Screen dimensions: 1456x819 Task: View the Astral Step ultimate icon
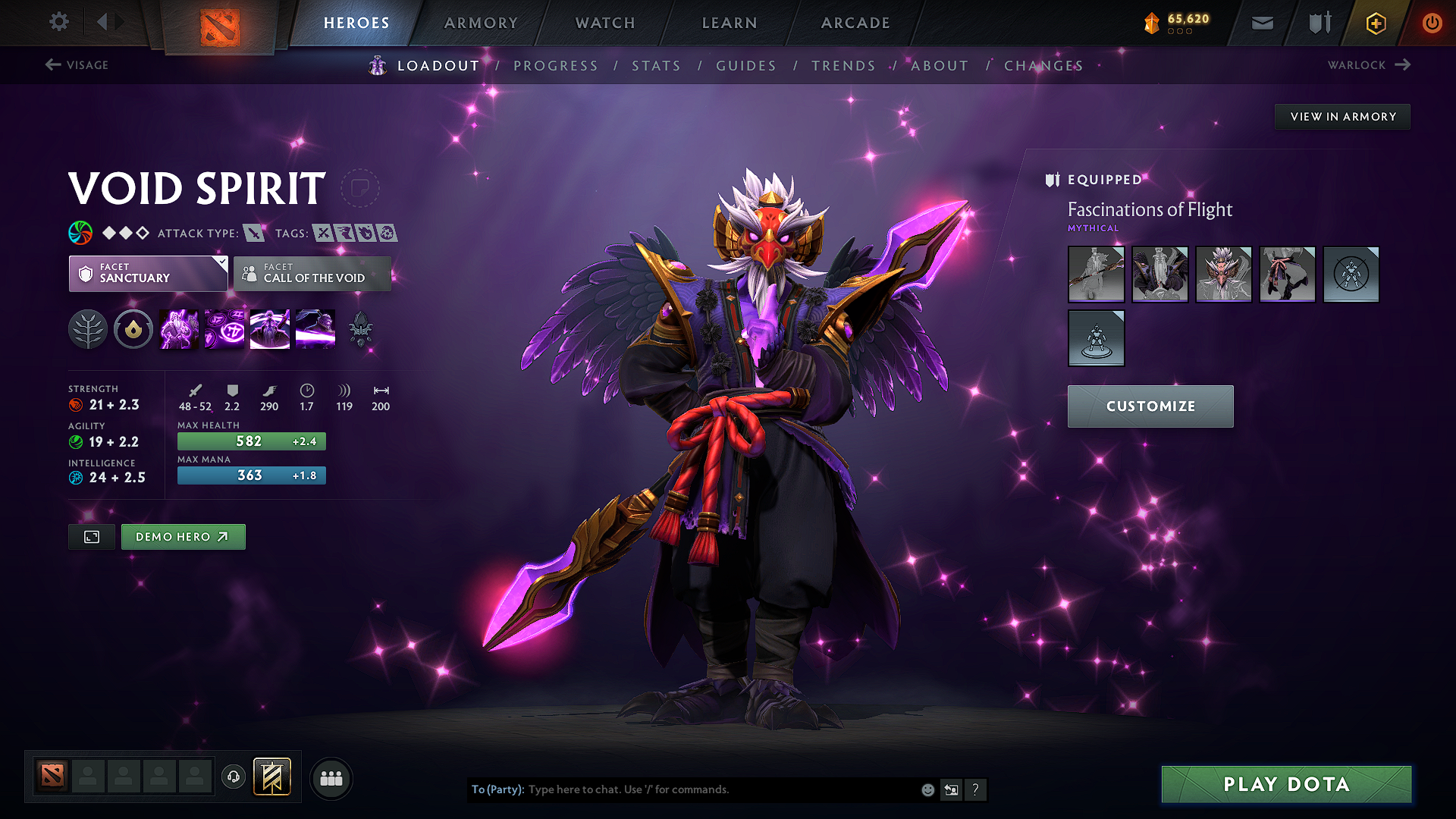click(x=315, y=329)
